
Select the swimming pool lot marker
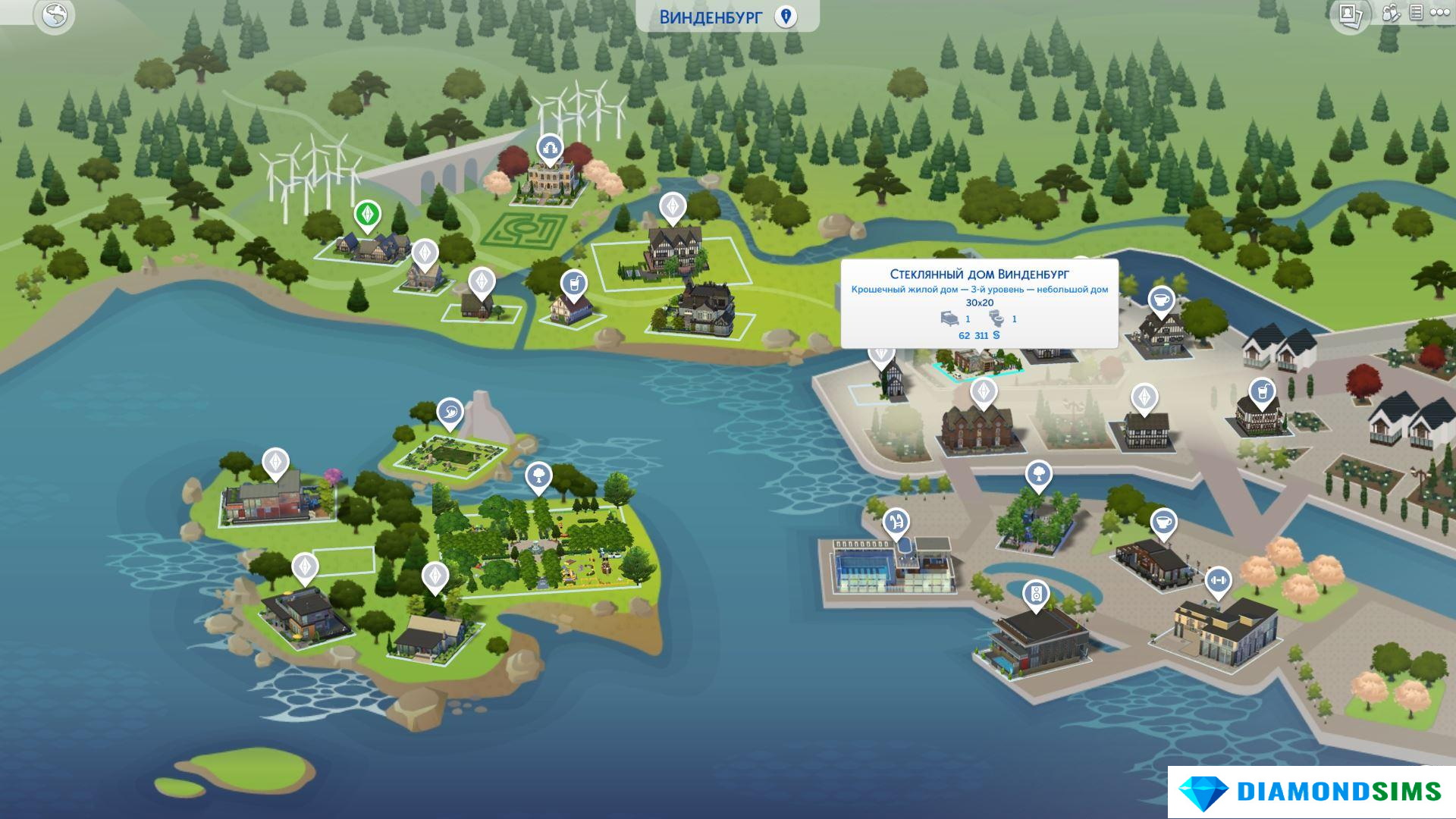(x=896, y=521)
